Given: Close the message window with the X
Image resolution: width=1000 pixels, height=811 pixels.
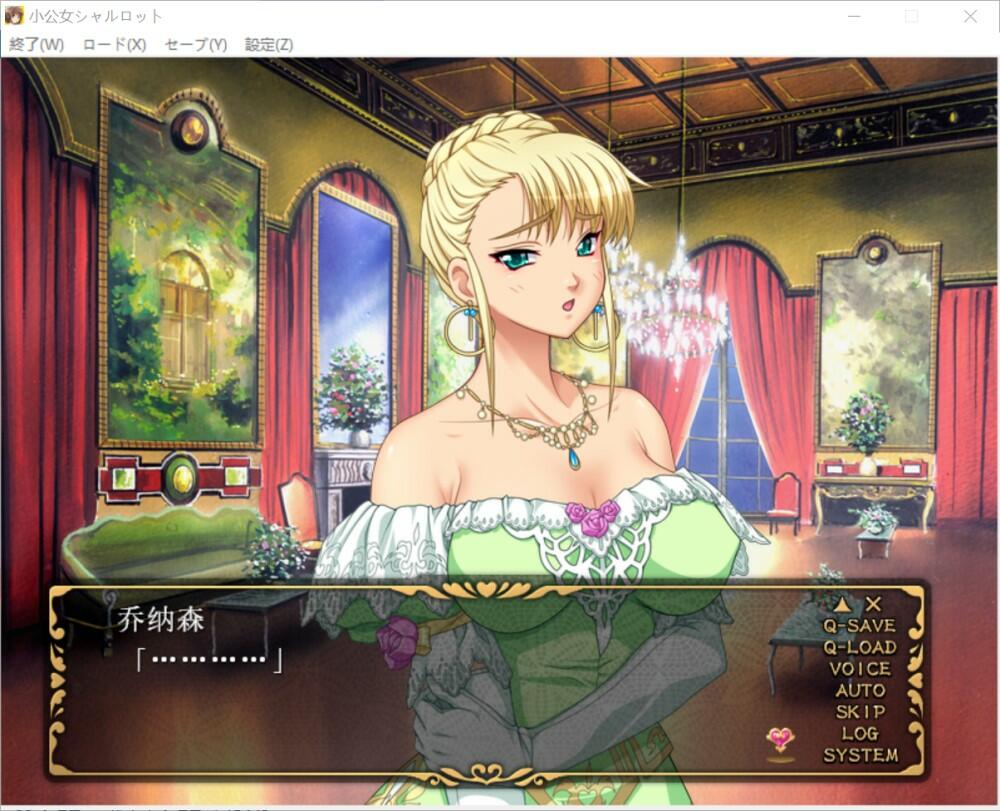Looking at the screenshot, I should point(874,604).
